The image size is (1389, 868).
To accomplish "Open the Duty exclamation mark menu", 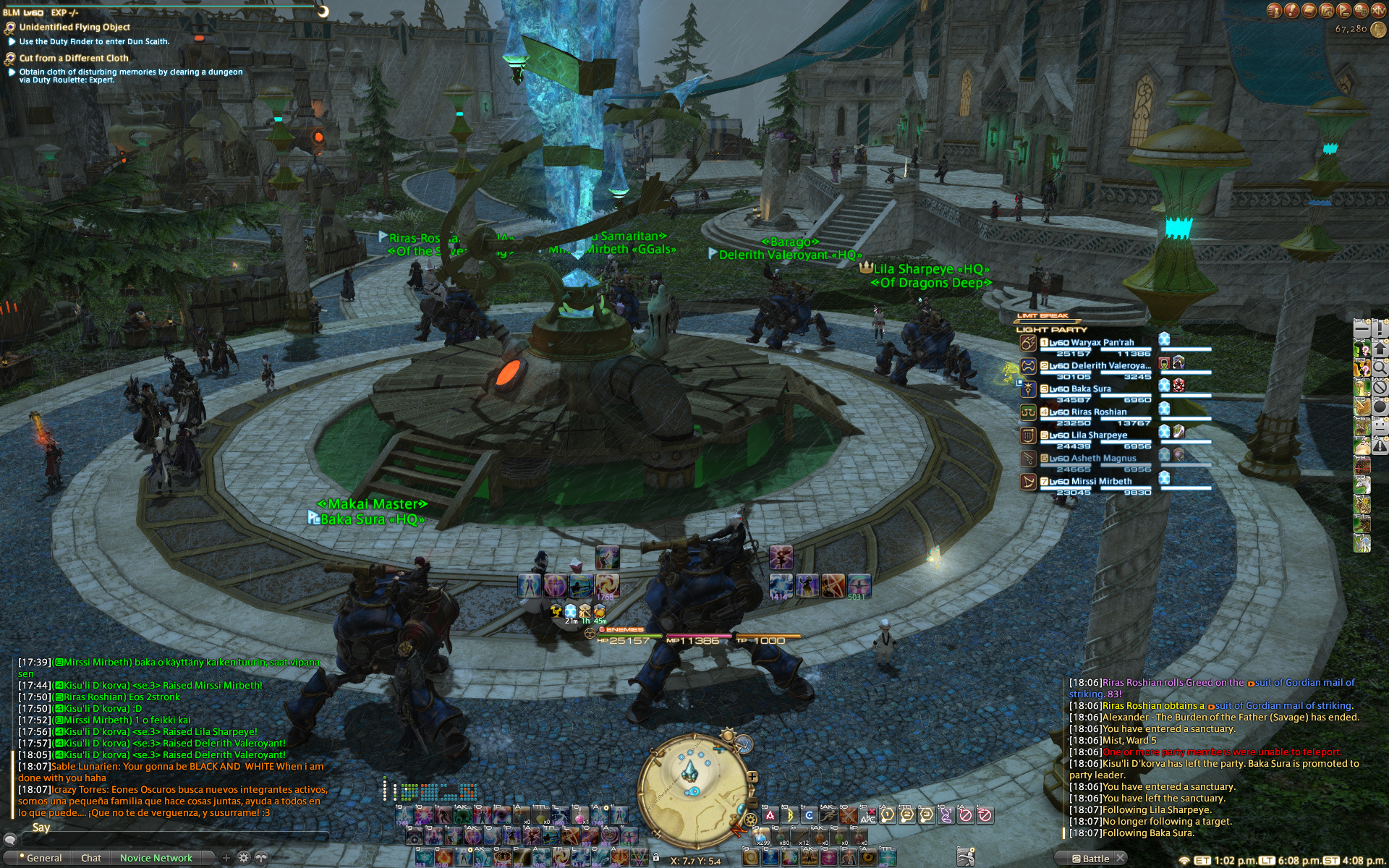I will click(x=1292, y=10).
